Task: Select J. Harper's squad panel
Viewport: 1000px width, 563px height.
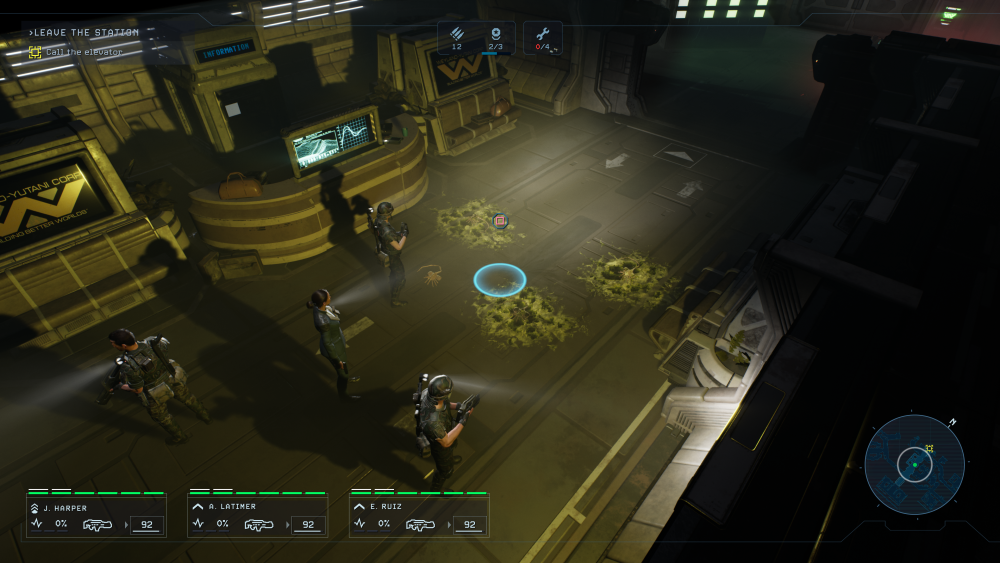Action: (97, 515)
